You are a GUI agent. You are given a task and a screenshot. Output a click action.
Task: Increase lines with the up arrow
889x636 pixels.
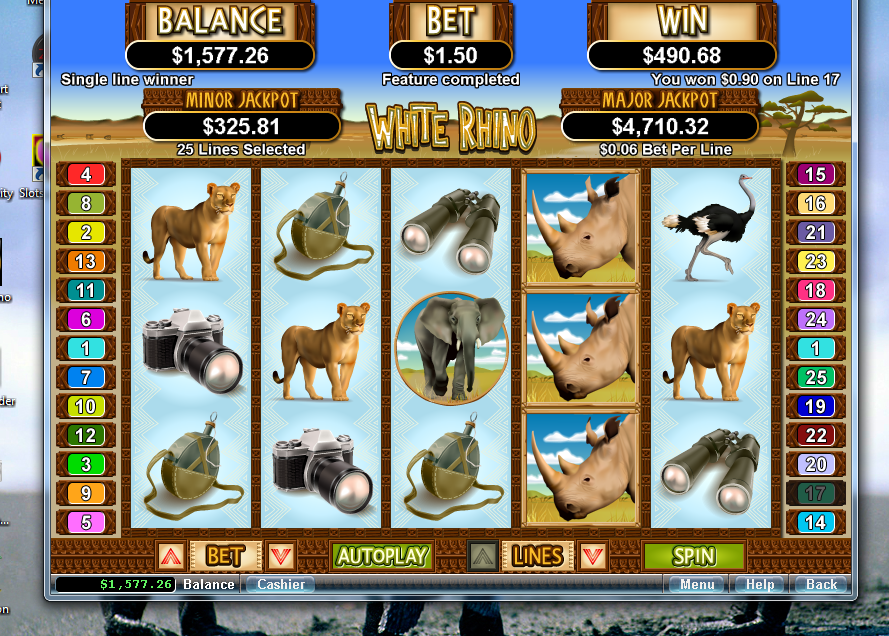483,556
